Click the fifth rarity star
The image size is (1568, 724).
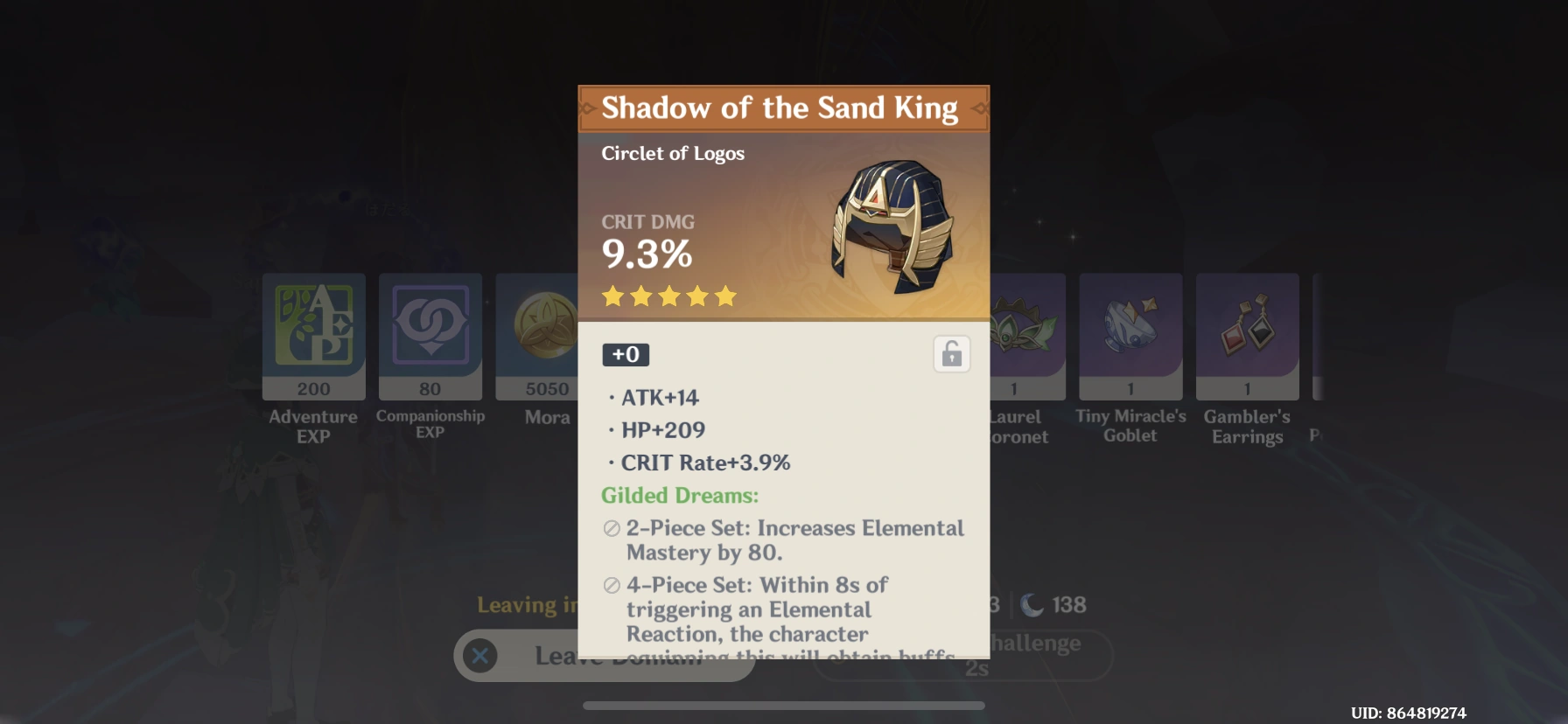point(726,296)
